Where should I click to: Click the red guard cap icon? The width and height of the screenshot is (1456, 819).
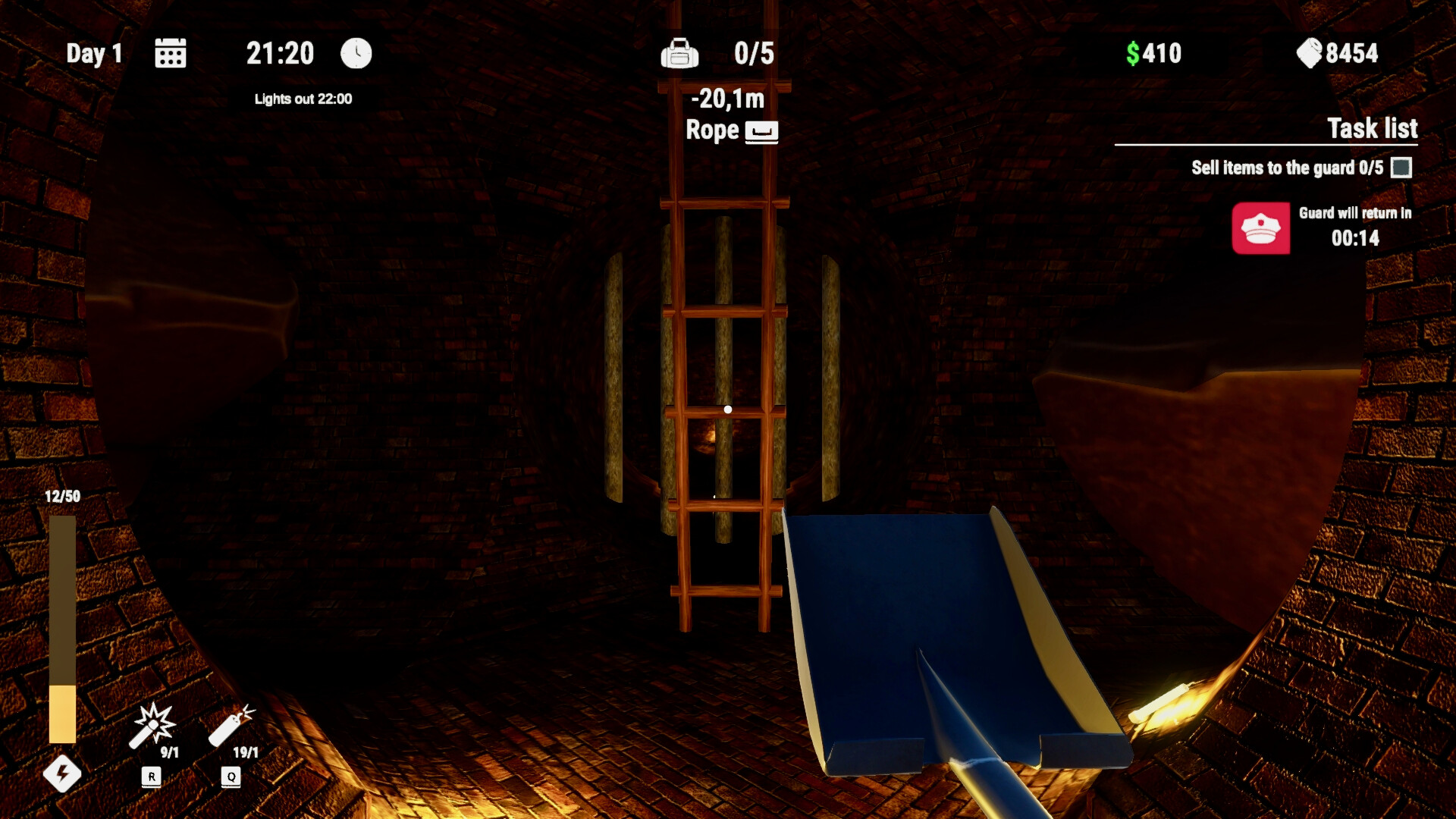[1261, 228]
